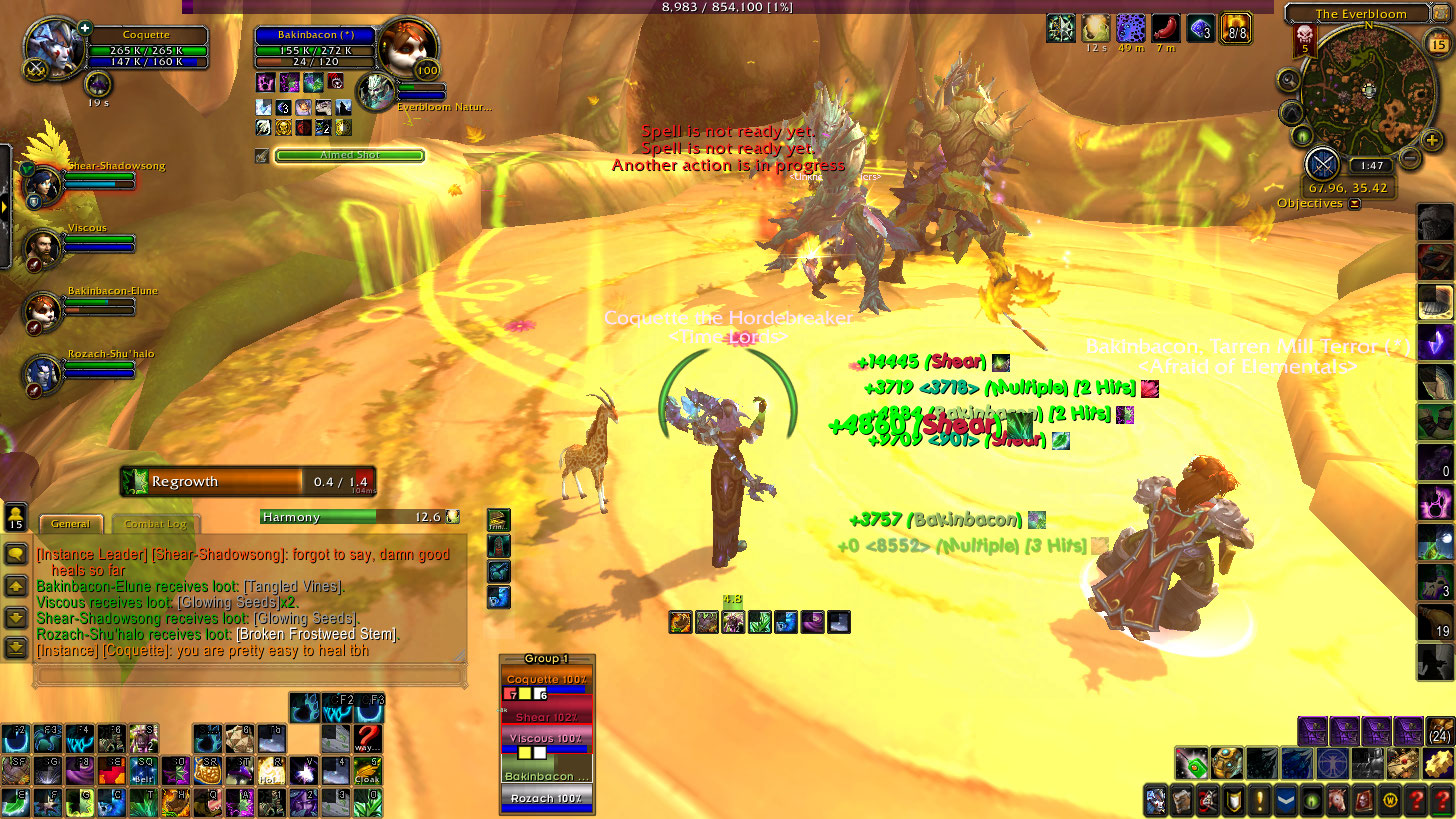The height and width of the screenshot is (819, 1456).
Task: Select the General chat tab
Action: click(70, 523)
